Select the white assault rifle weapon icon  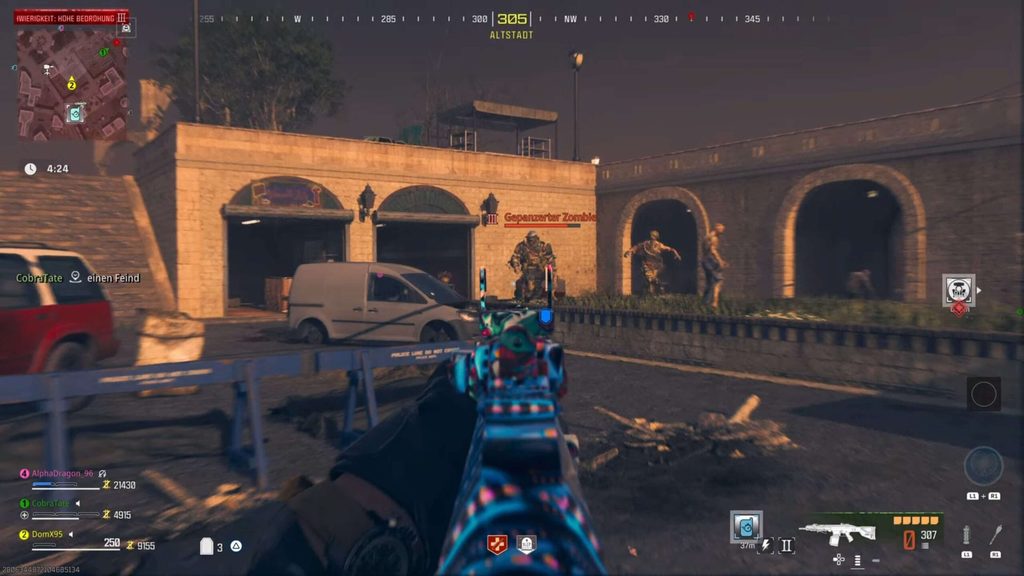point(838,532)
